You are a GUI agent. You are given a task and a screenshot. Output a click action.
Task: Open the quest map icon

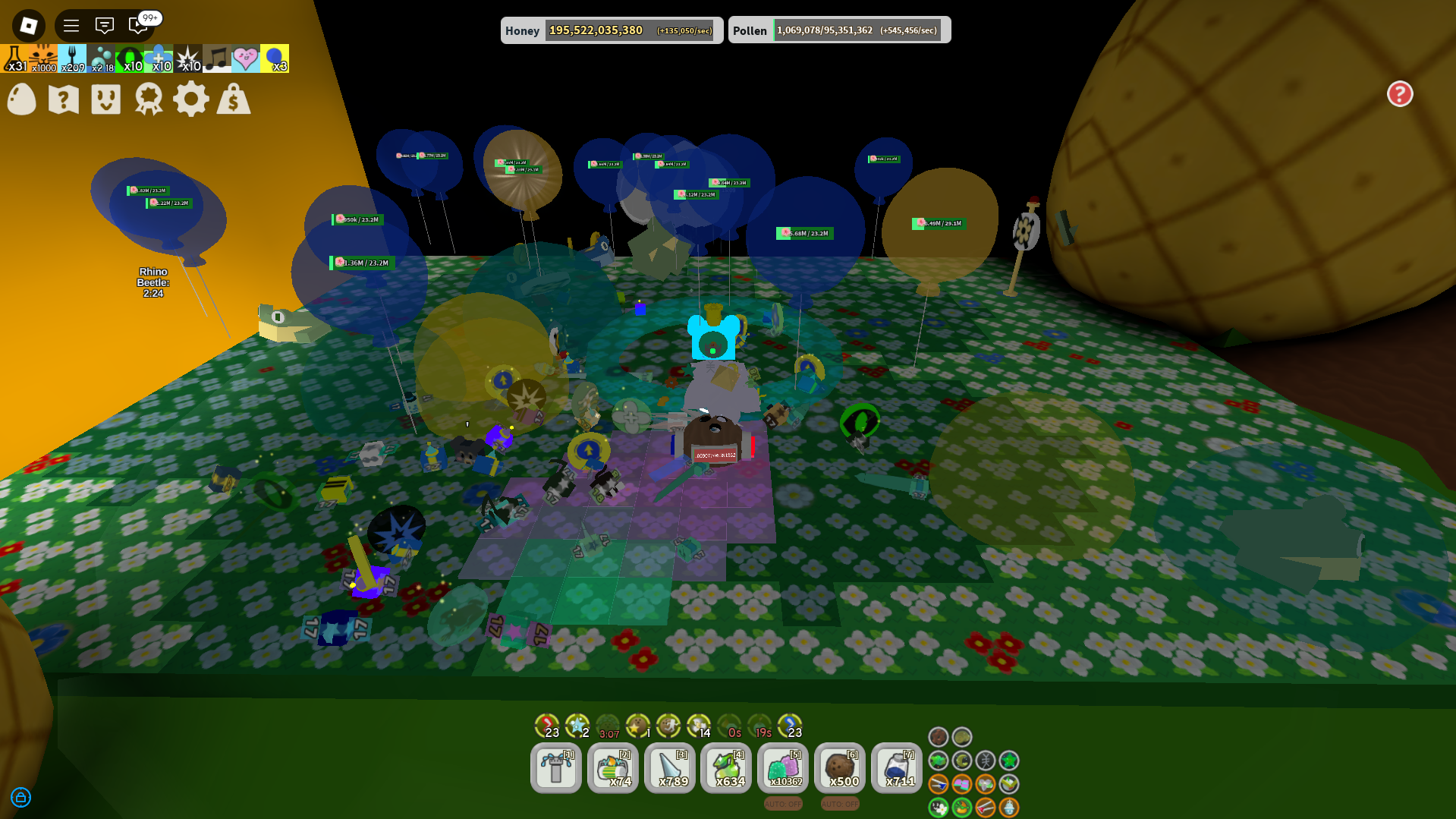point(63,99)
